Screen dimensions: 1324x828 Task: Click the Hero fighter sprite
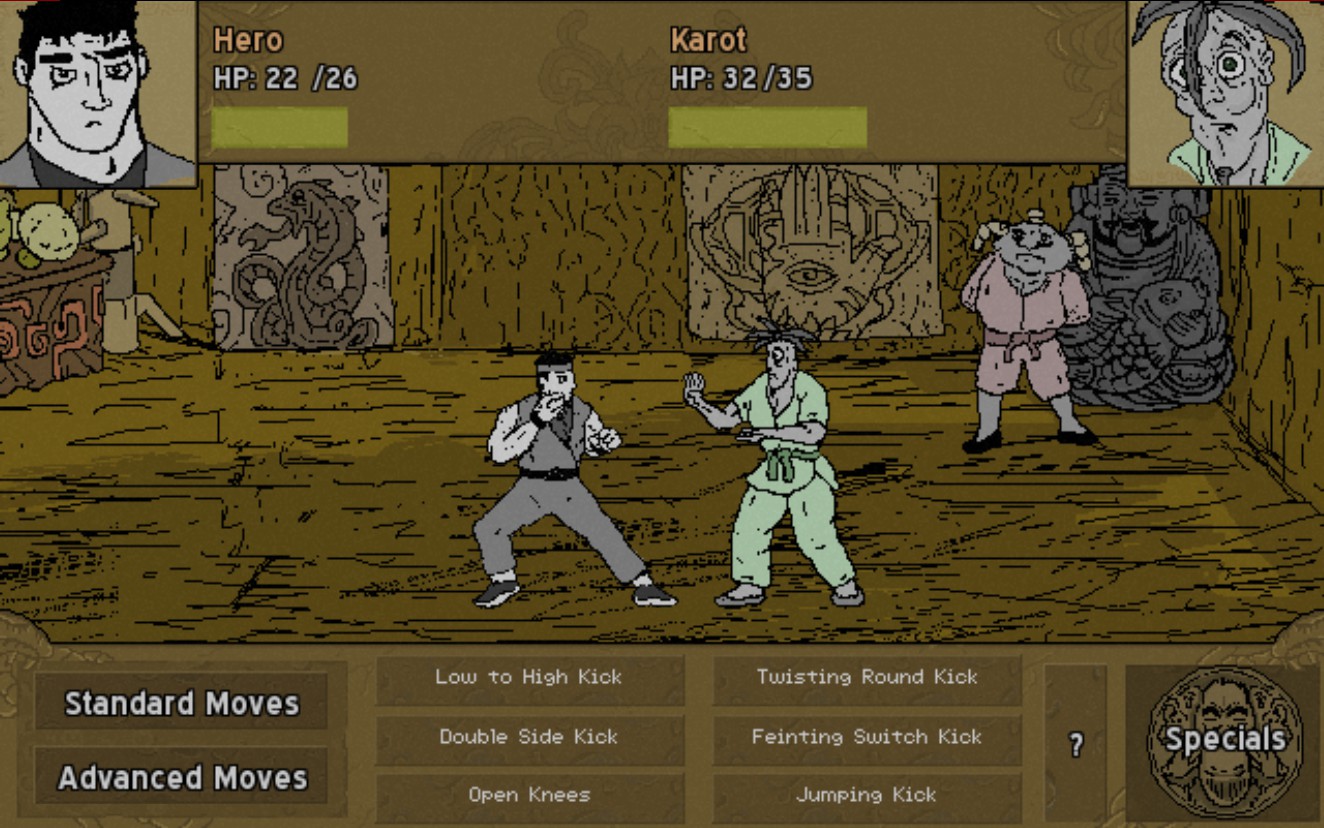point(550,480)
